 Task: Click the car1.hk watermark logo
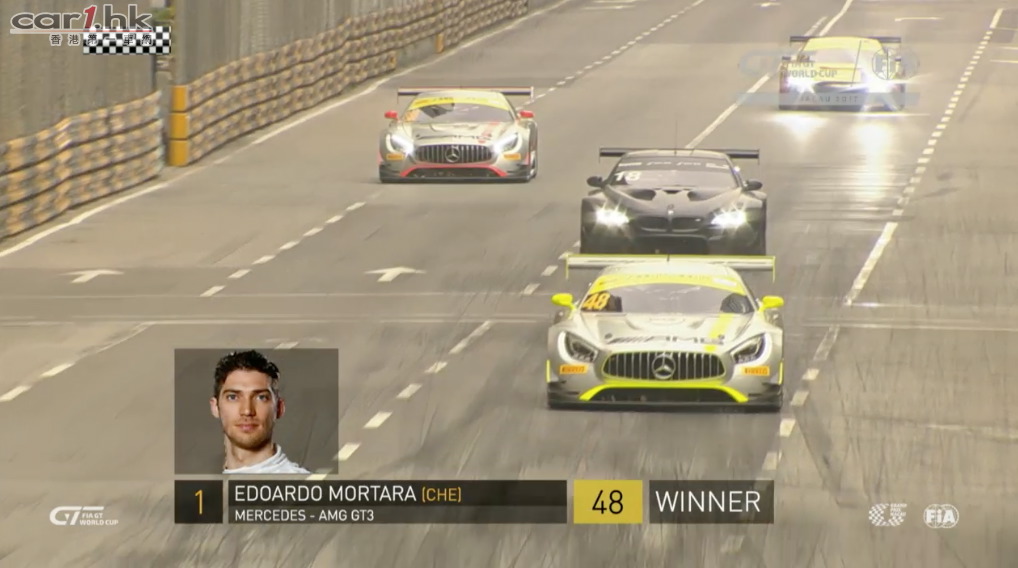click(x=90, y=27)
